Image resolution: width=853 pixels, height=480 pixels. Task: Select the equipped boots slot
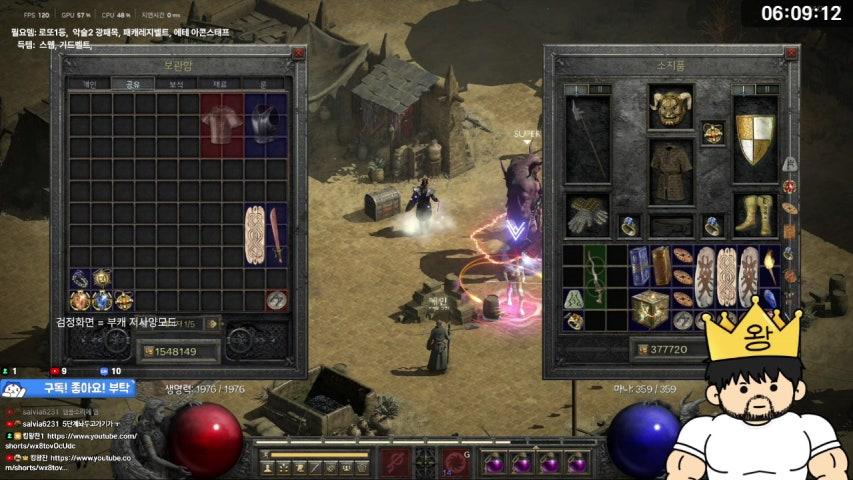pos(755,214)
